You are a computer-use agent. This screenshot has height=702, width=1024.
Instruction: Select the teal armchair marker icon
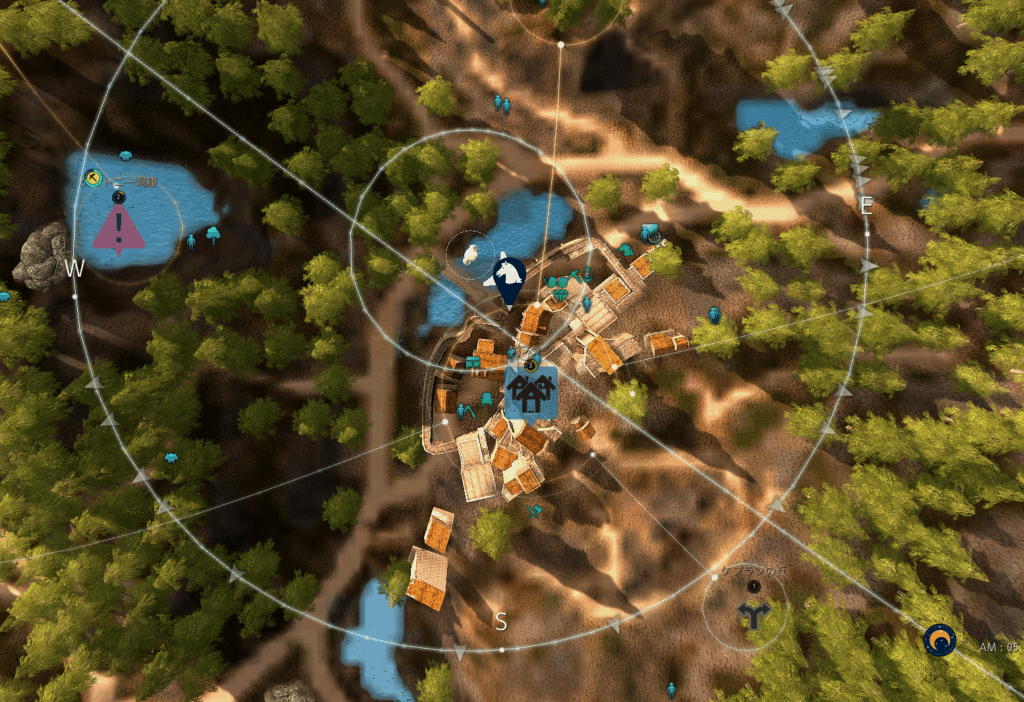click(x=487, y=400)
